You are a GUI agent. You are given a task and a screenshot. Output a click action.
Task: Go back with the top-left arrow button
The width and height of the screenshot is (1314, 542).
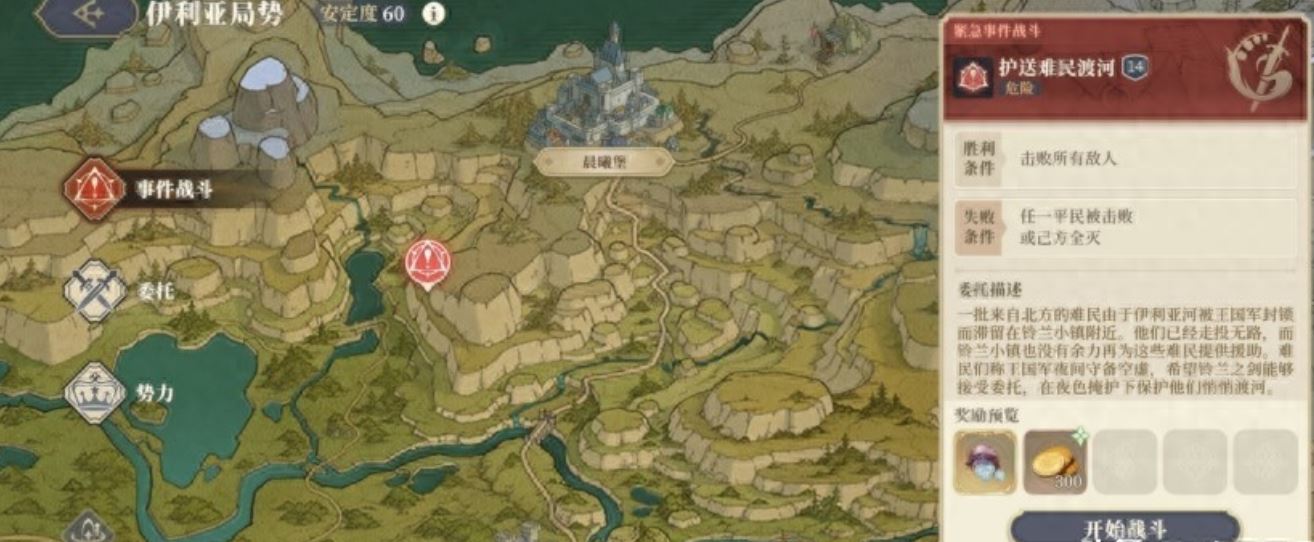(89, 14)
